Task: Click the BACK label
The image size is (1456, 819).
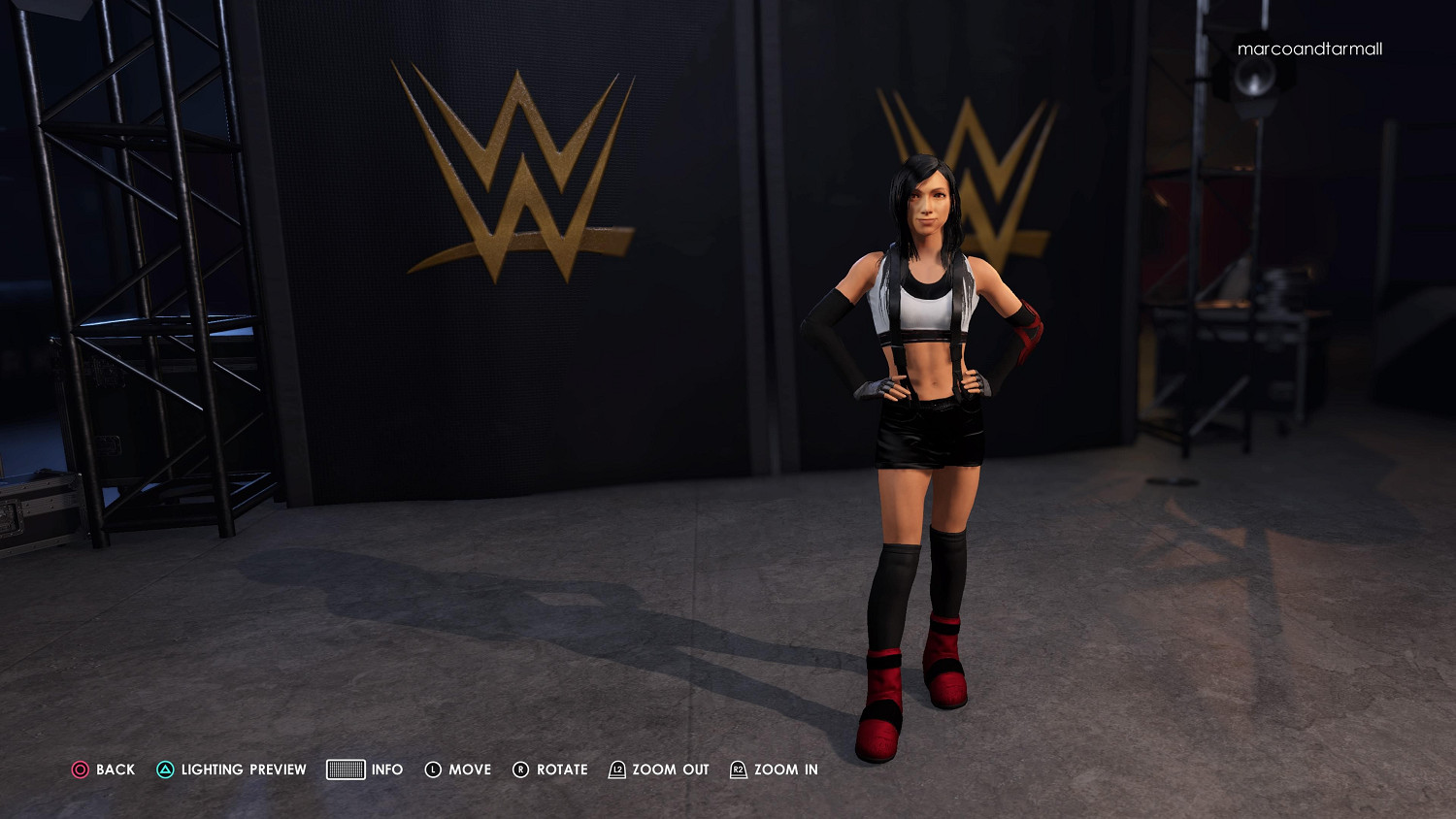Action: pos(114,770)
